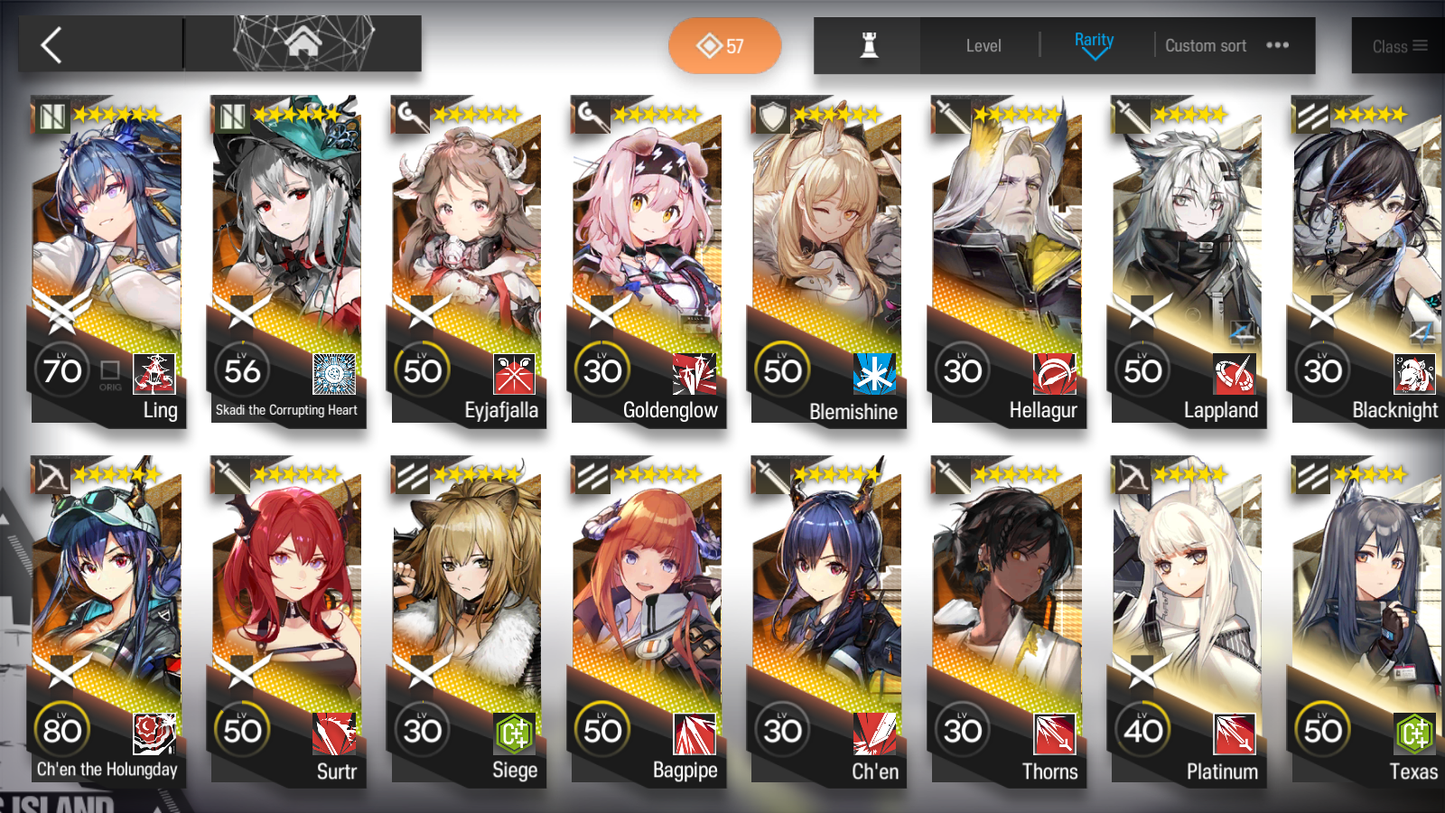
Task: Switch to the Level sorting tab
Action: pos(984,45)
